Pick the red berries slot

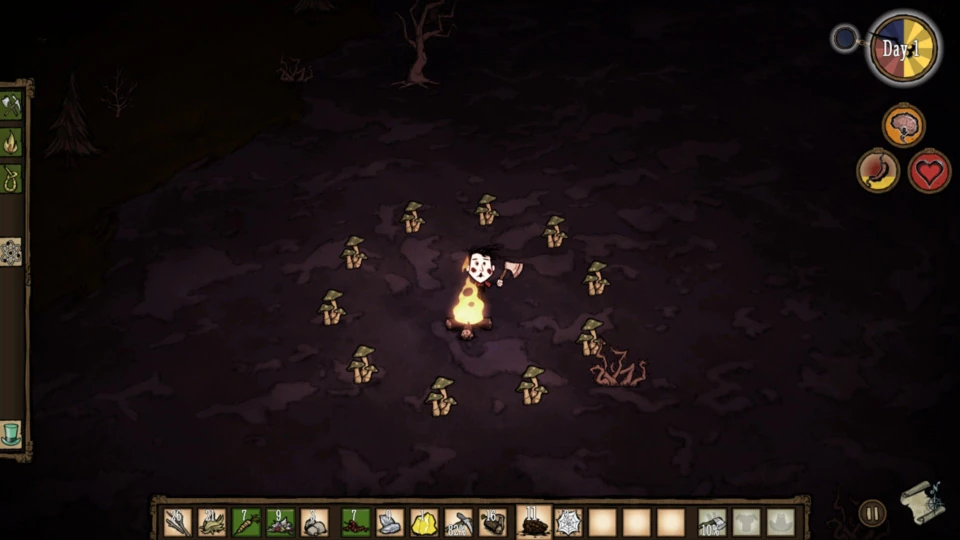pyautogui.click(x=356, y=522)
